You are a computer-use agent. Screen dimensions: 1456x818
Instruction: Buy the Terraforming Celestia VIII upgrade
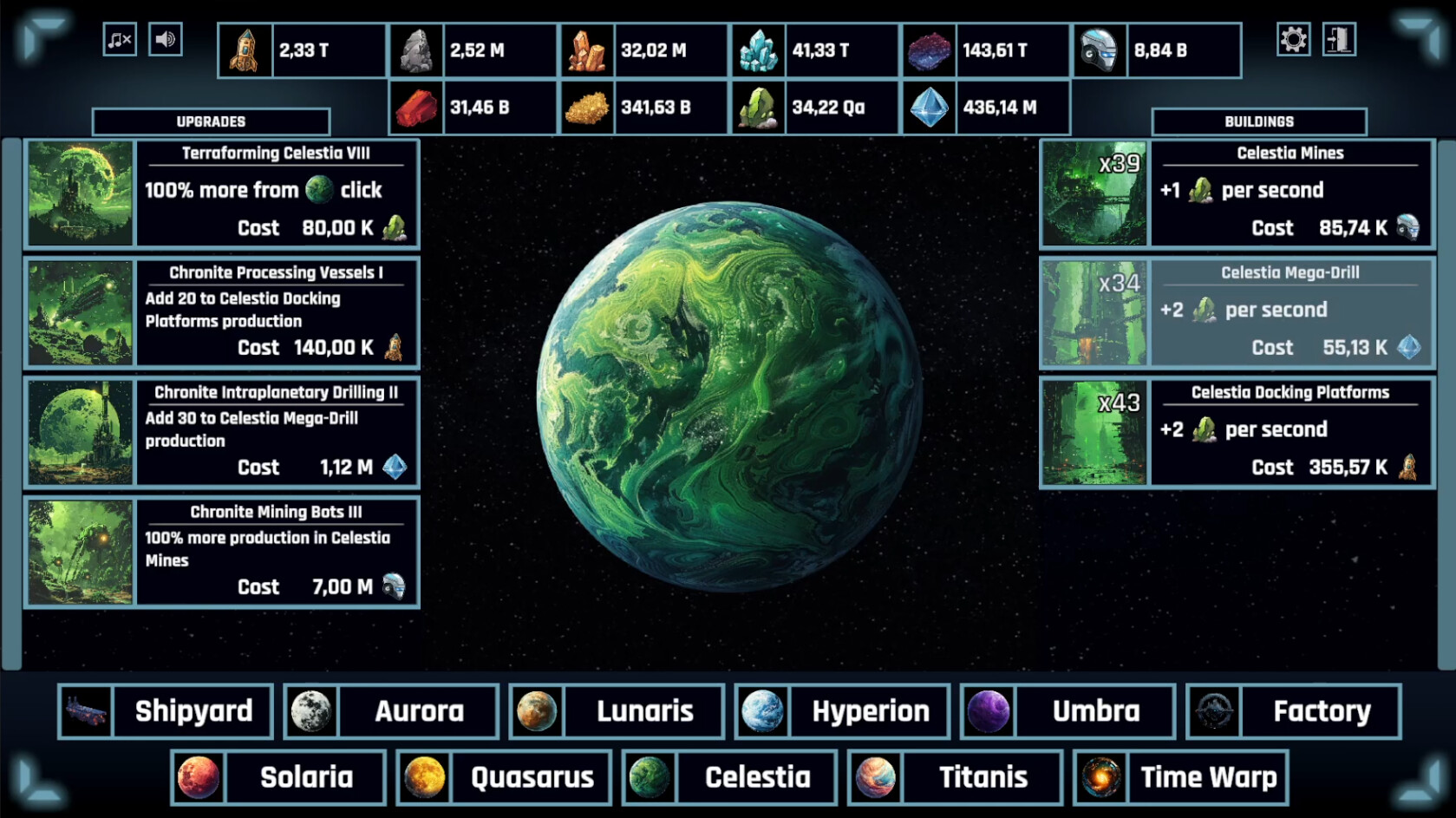[222, 193]
